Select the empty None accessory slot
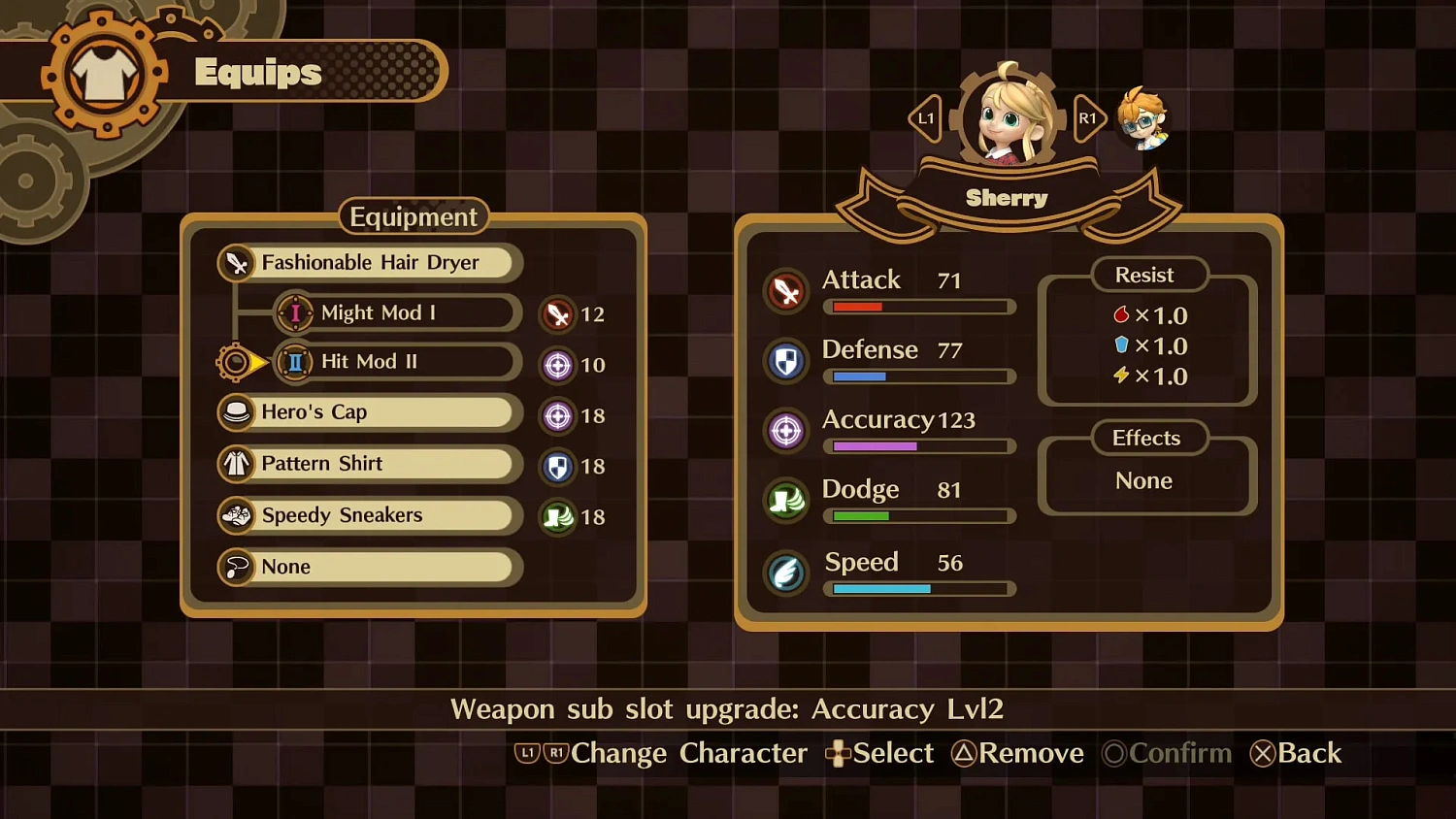 (x=367, y=567)
